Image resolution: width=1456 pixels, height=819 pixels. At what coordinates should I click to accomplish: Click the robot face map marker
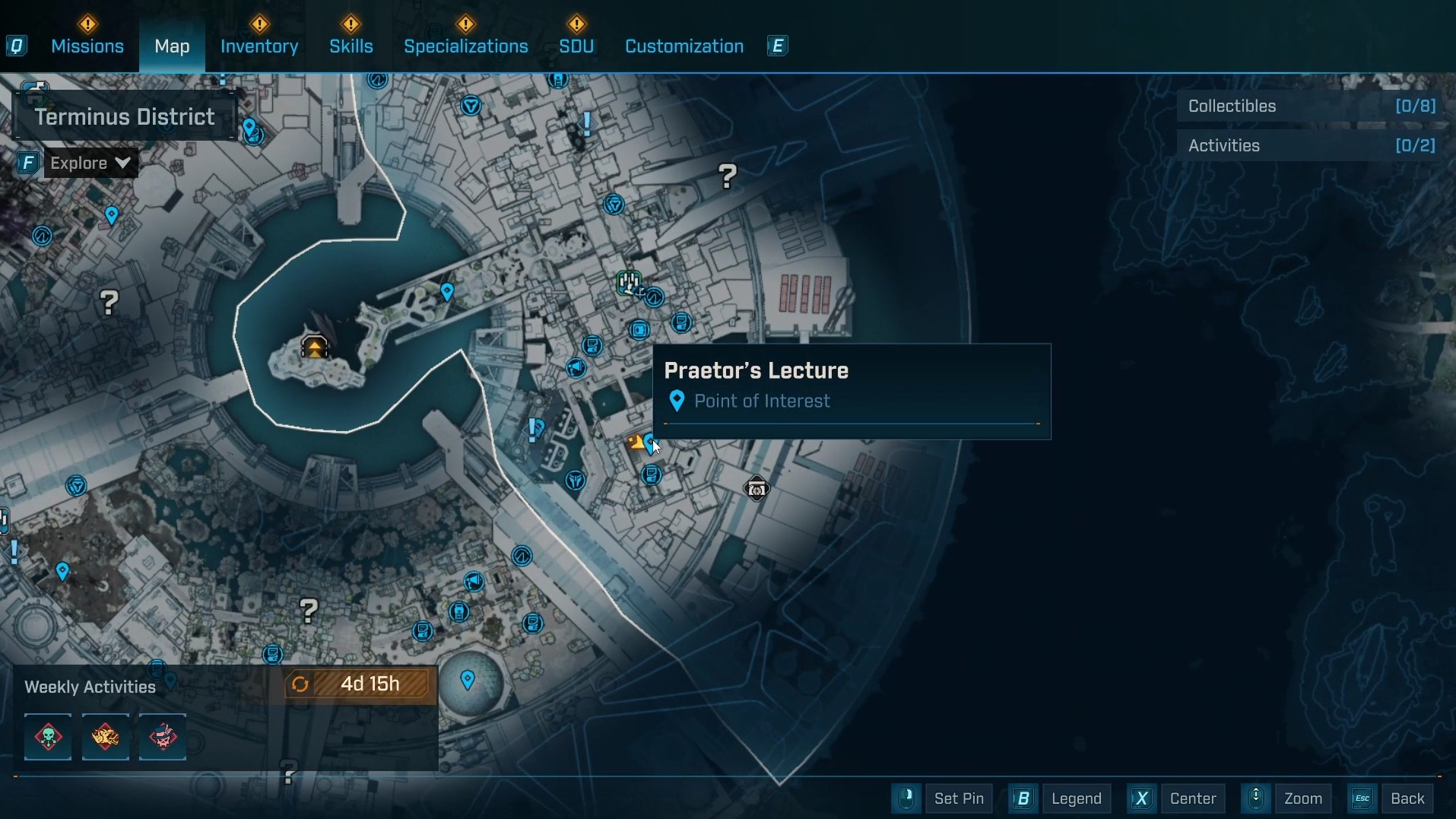tap(757, 489)
